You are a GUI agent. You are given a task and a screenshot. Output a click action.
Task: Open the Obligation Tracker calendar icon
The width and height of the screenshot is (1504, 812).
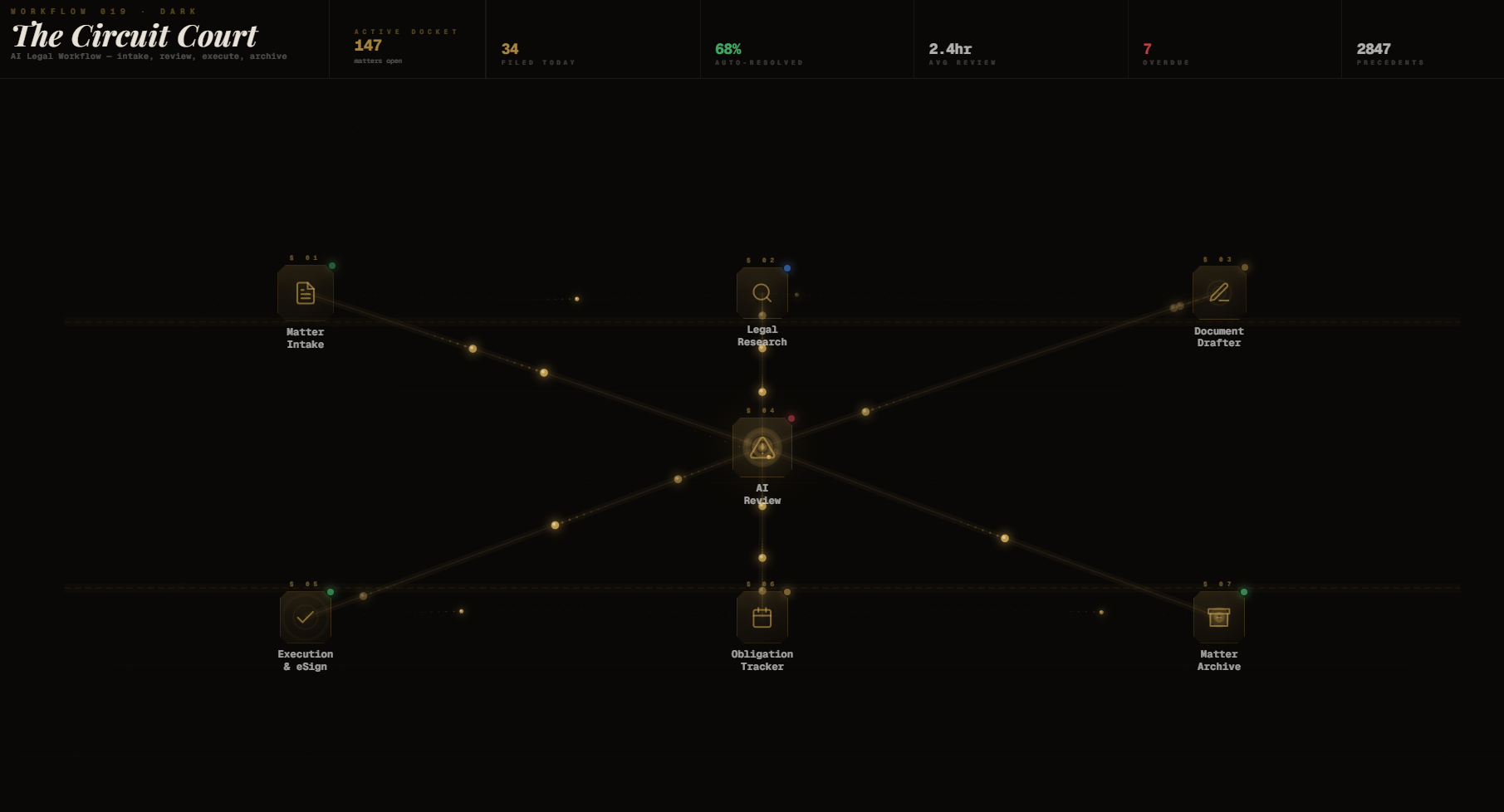[762, 616]
